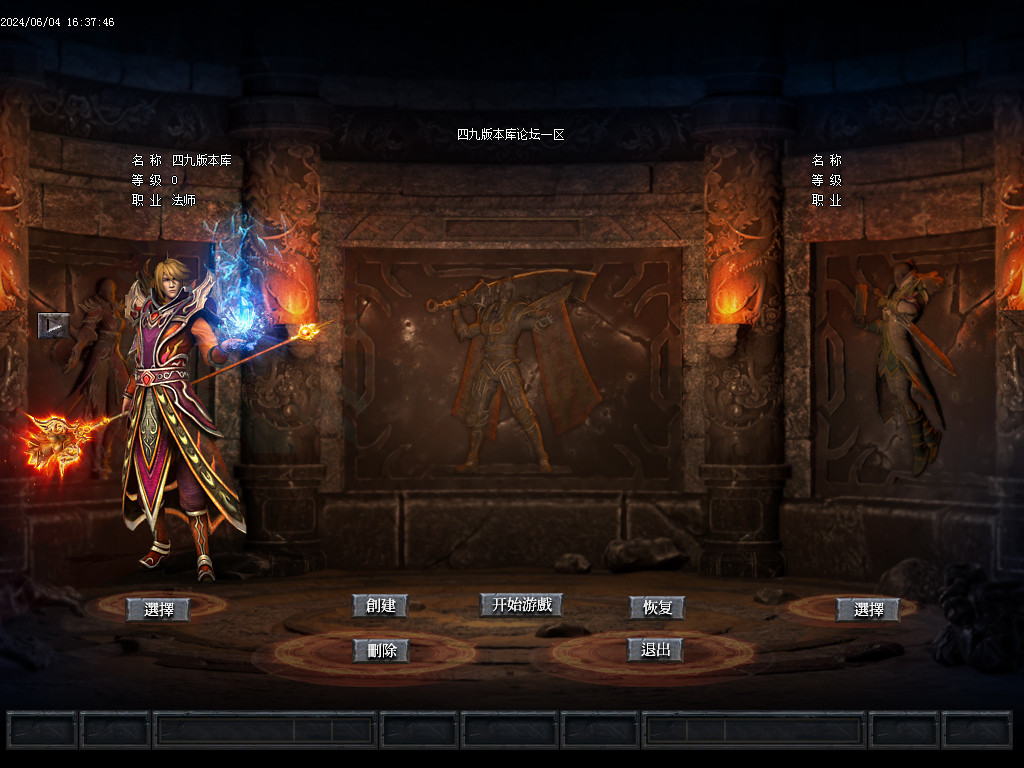Screen dimensions: 1024x768
Task: Click the small grey arrow button
Action: pyautogui.click(x=53, y=325)
